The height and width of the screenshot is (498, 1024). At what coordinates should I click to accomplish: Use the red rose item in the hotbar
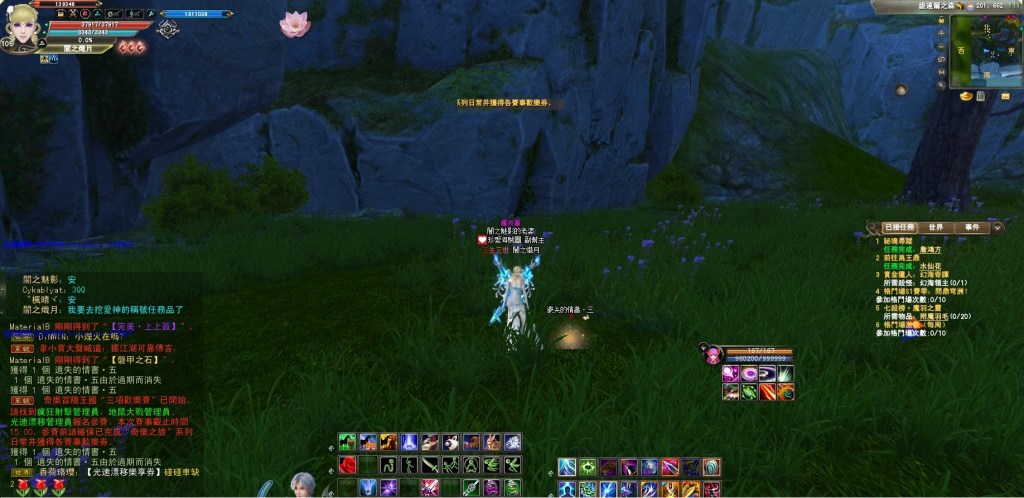coord(348,465)
